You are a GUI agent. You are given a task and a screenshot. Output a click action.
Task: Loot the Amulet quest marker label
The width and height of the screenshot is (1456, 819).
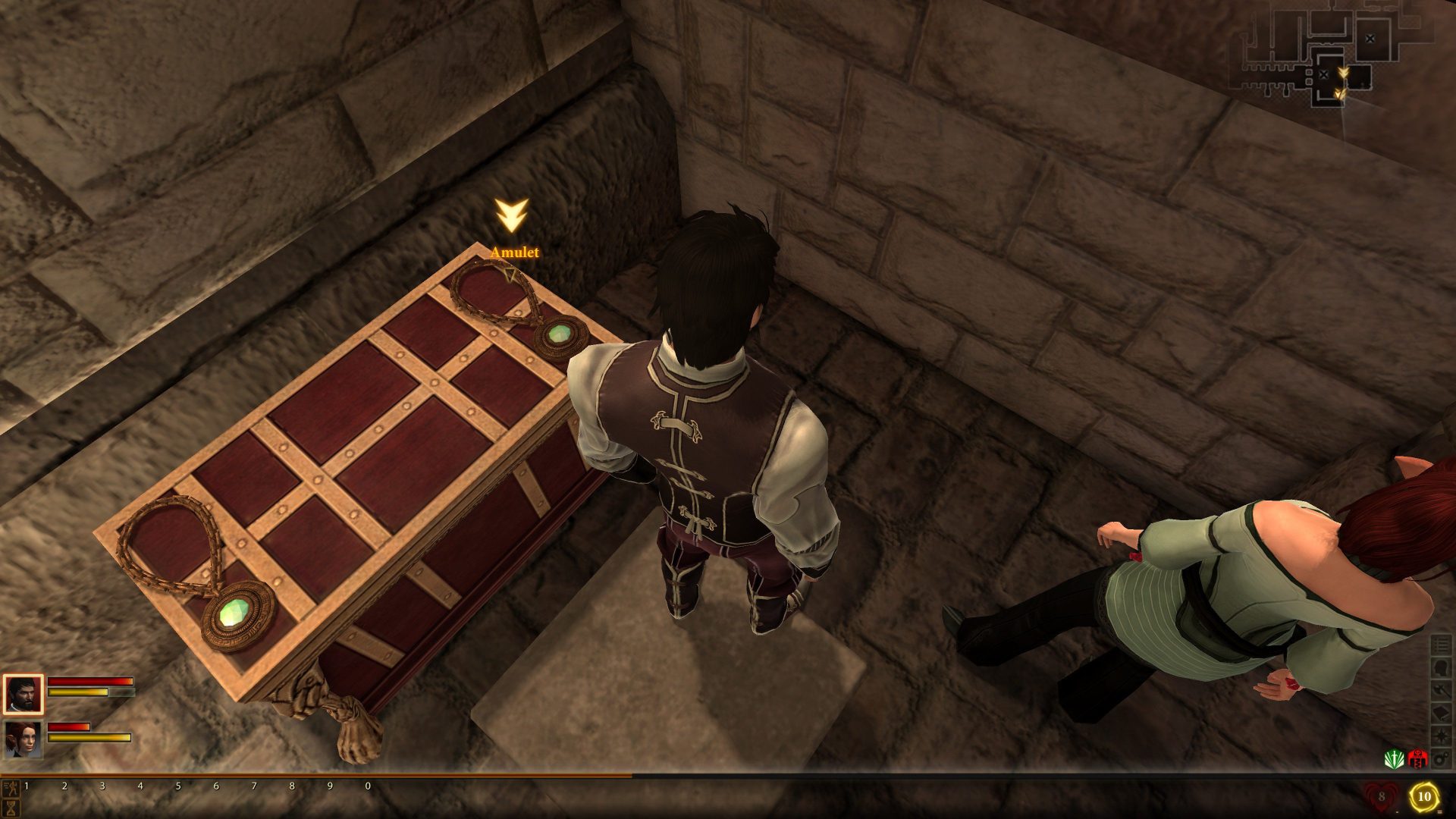click(x=514, y=252)
